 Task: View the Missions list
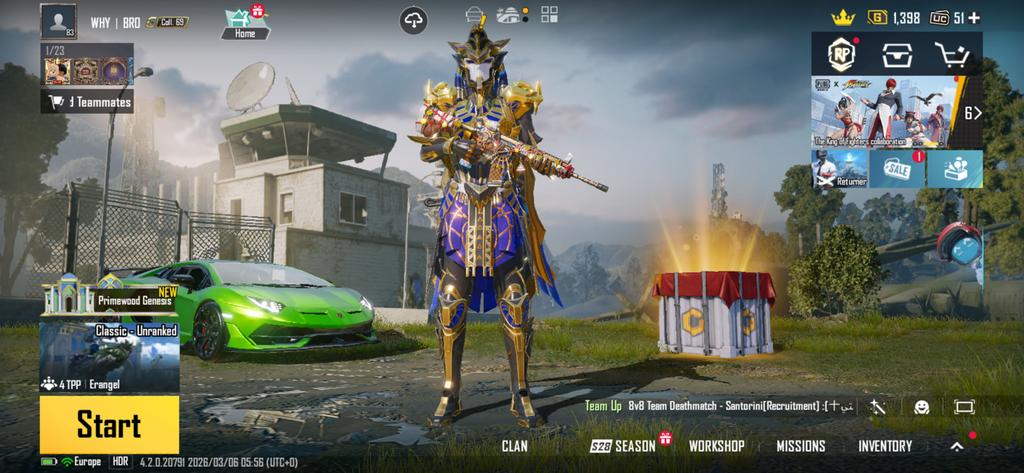(801, 446)
